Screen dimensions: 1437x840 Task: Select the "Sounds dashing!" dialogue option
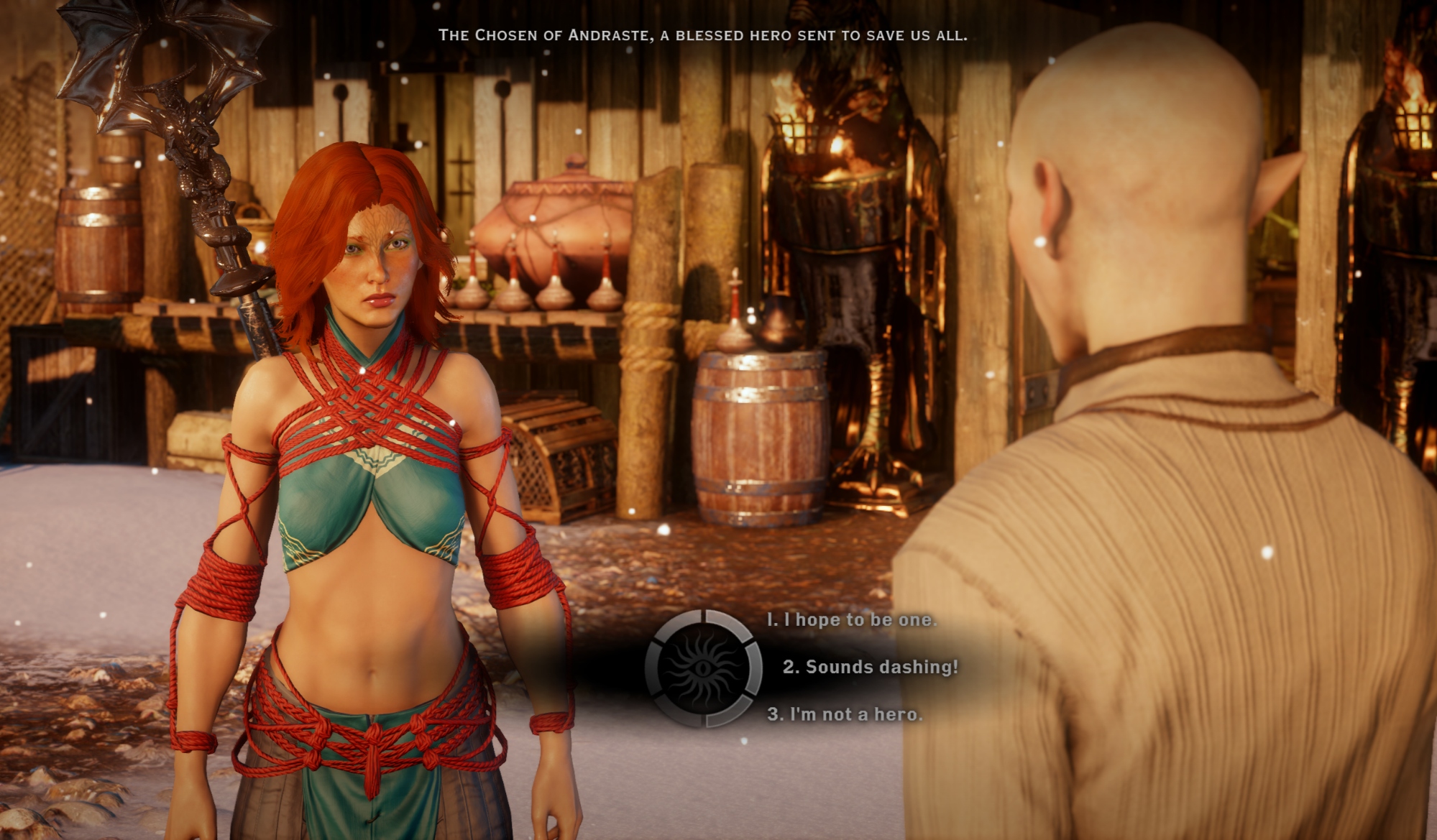[x=870, y=667]
